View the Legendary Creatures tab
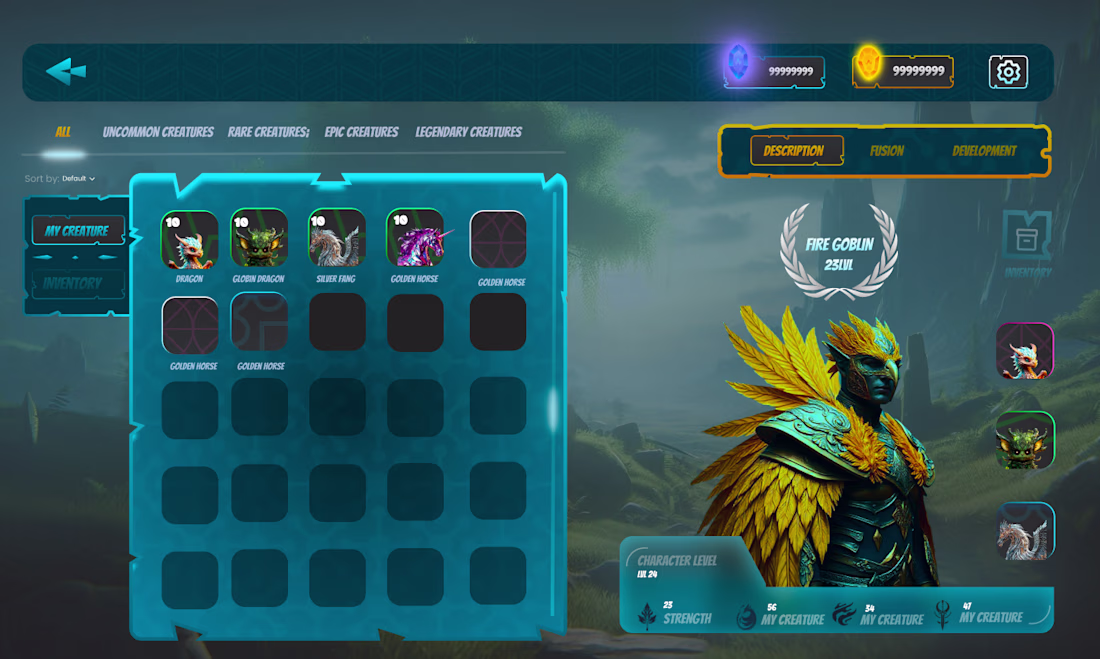This screenshot has height=659, width=1100. point(468,132)
